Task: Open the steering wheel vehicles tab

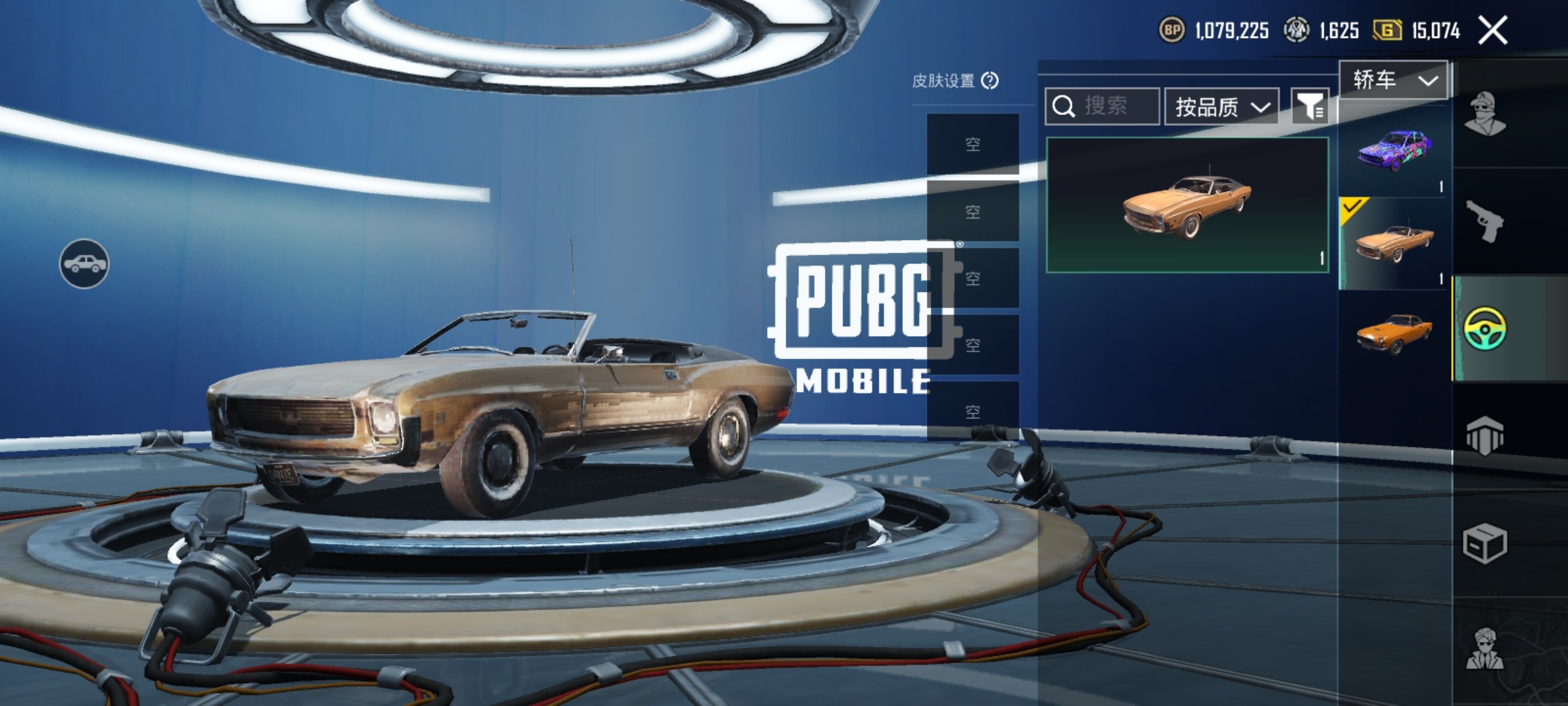Action: [1485, 328]
